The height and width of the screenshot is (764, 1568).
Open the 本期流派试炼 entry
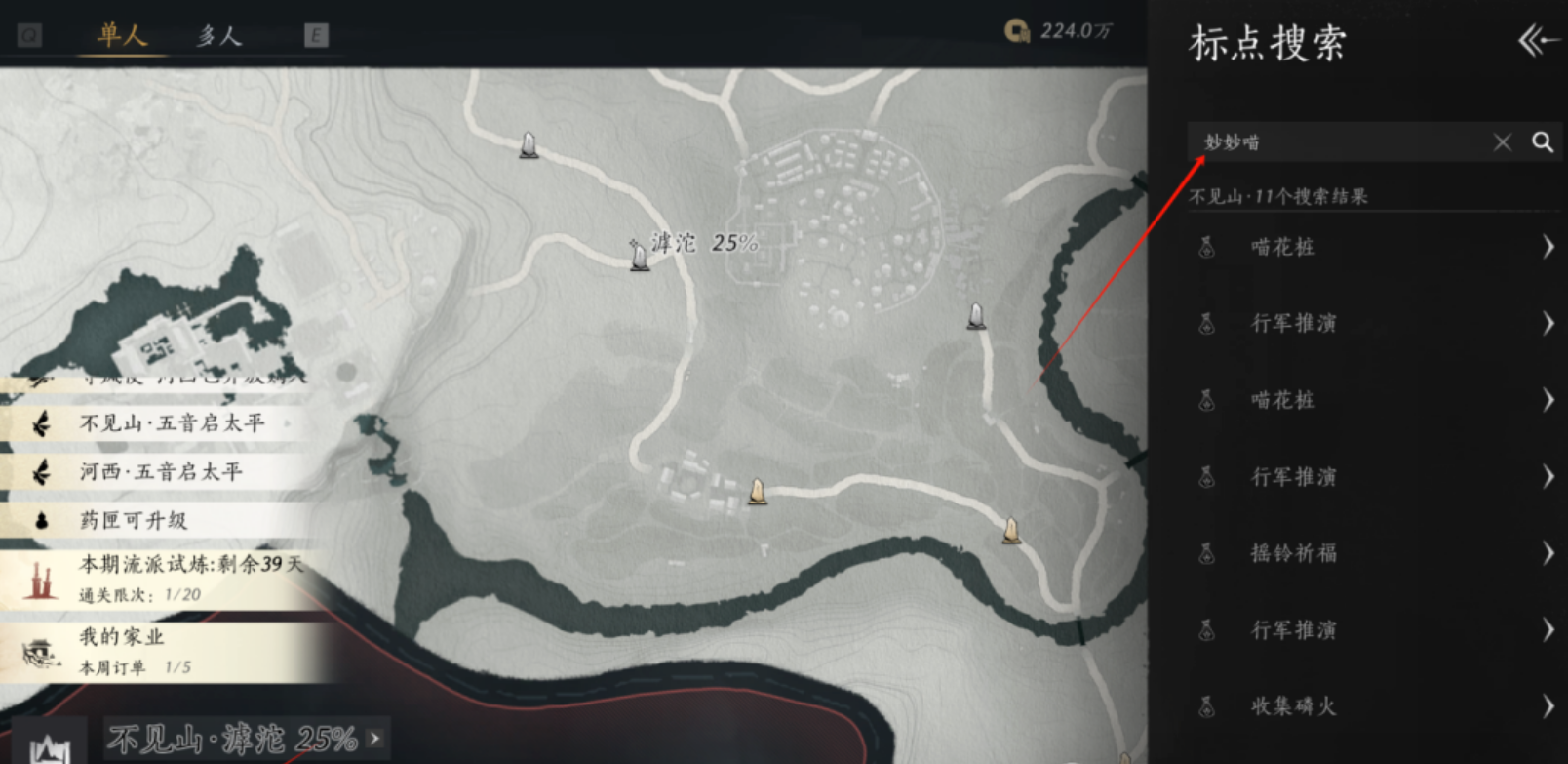tap(166, 578)
